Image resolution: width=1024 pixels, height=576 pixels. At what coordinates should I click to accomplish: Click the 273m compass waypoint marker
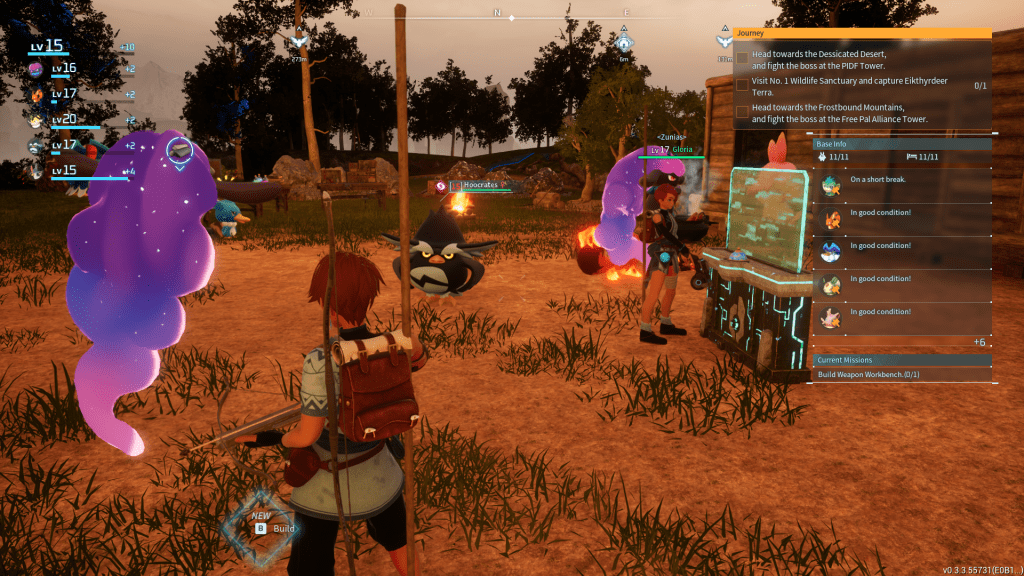(298, 42)
